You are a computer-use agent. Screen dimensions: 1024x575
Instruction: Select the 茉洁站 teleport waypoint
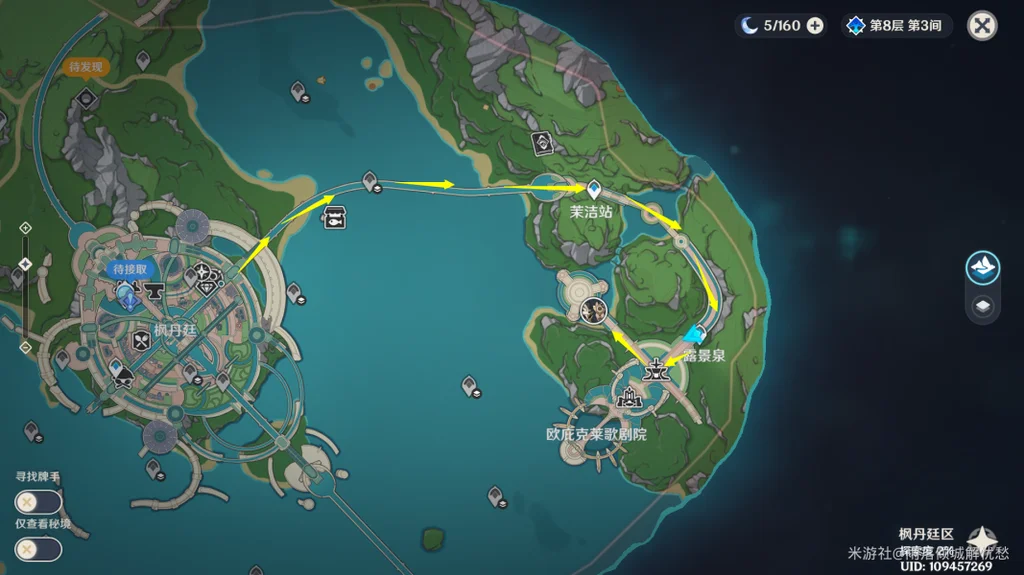pyautogui.click(x=593, y=188)
